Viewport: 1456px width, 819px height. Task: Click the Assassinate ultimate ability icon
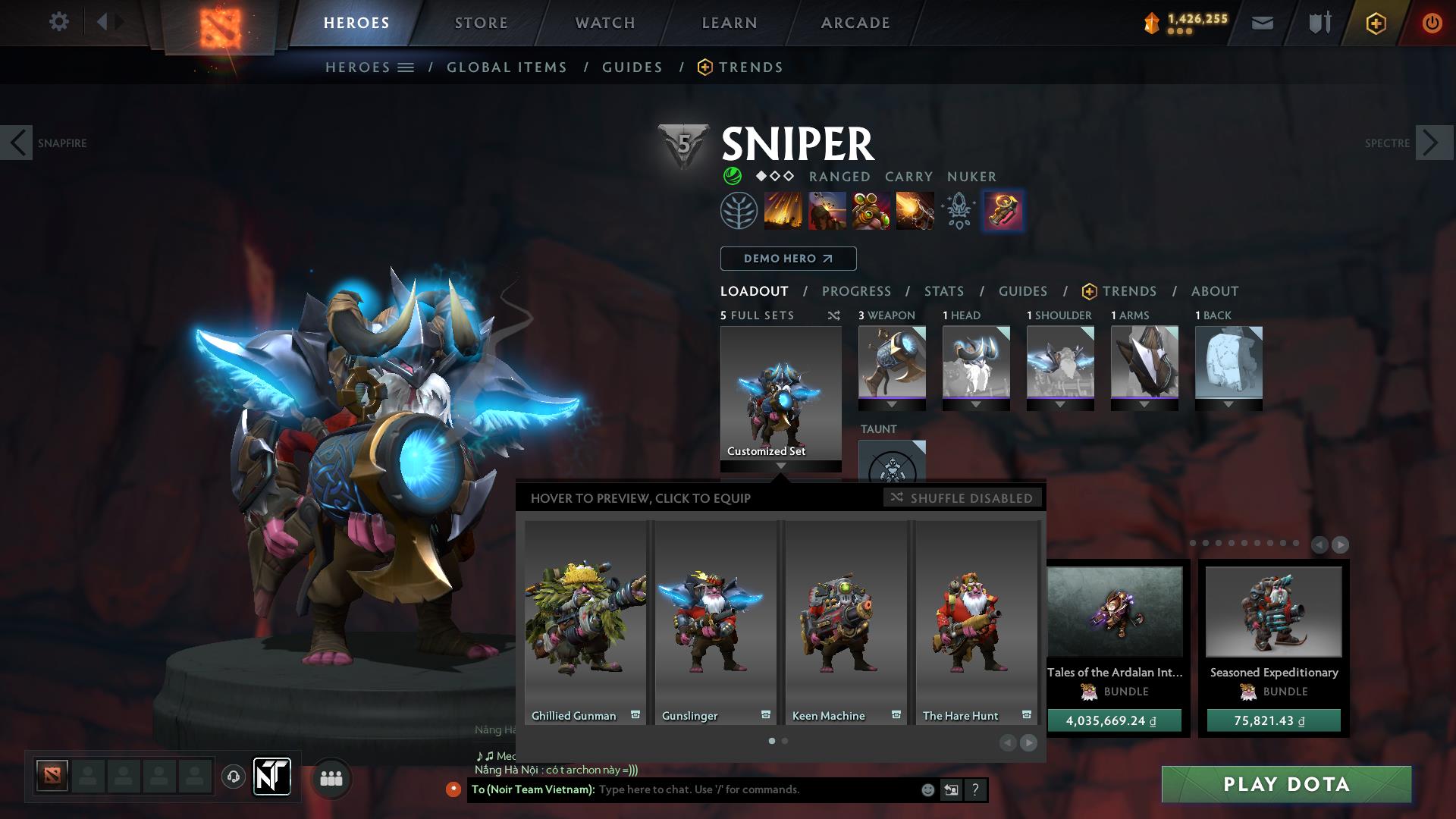click(914, 212)
